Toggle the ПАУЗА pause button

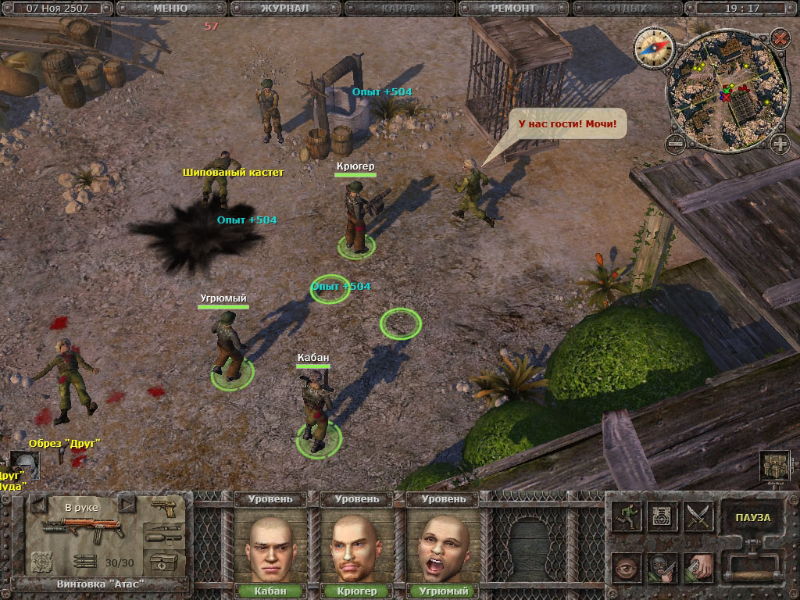pyautogui.click(x=752, y=517)
